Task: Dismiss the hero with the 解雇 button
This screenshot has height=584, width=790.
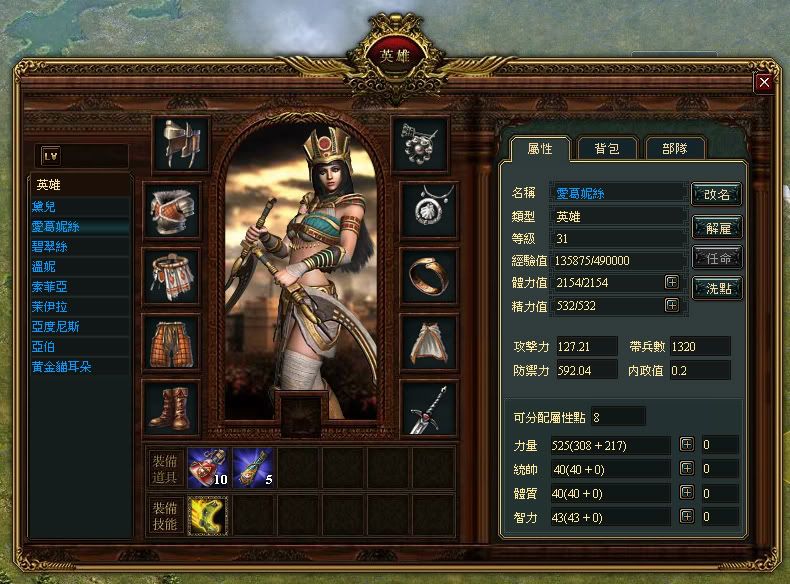Action: click(x=717, y=227)
